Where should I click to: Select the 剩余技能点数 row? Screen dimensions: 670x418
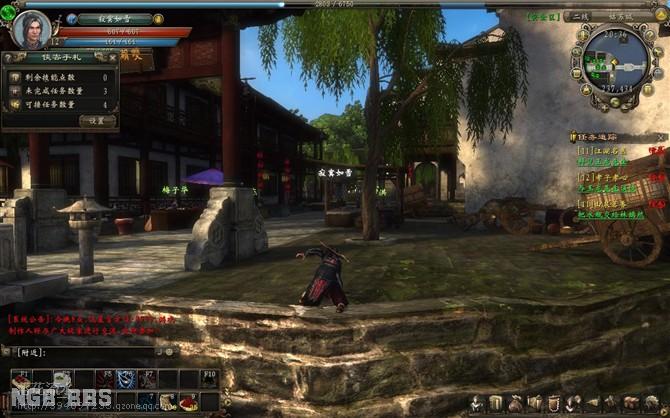pyautogui.click(x=58, y=76)
